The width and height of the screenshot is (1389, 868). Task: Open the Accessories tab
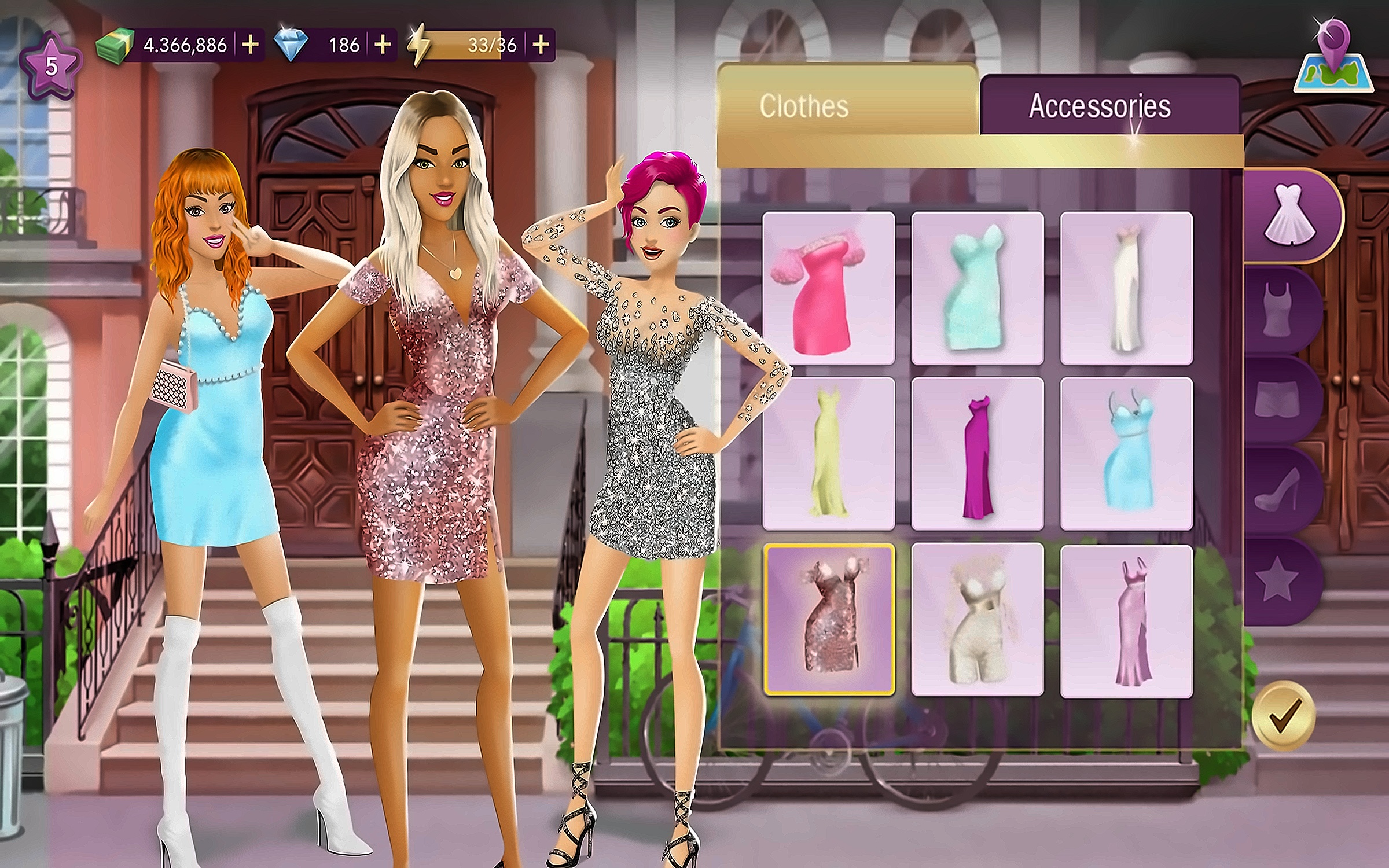[x=1100, y=106]
